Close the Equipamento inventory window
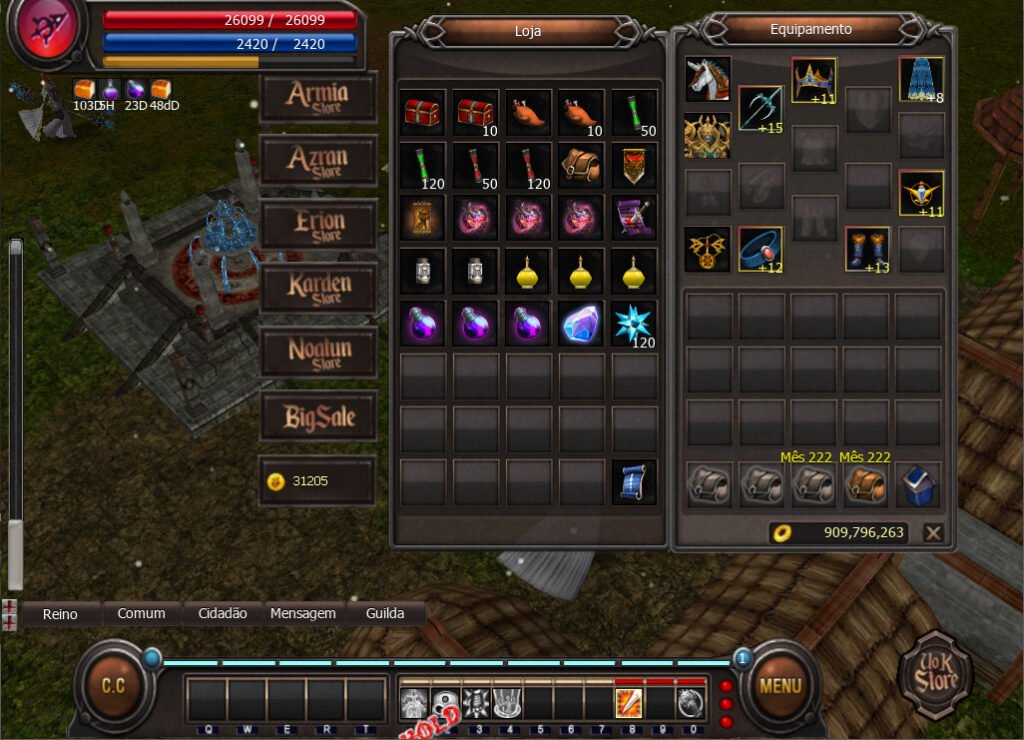 (x=933, y=533)
